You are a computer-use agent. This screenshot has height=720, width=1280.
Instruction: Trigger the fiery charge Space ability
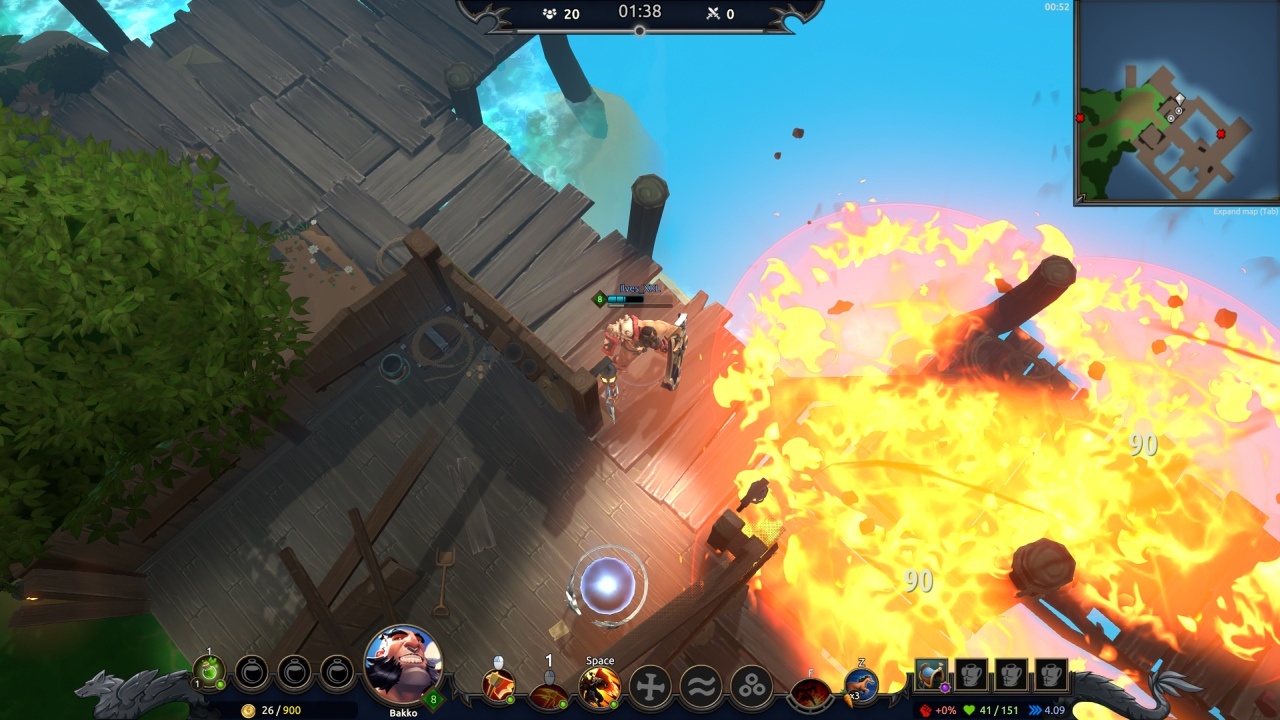600,688
